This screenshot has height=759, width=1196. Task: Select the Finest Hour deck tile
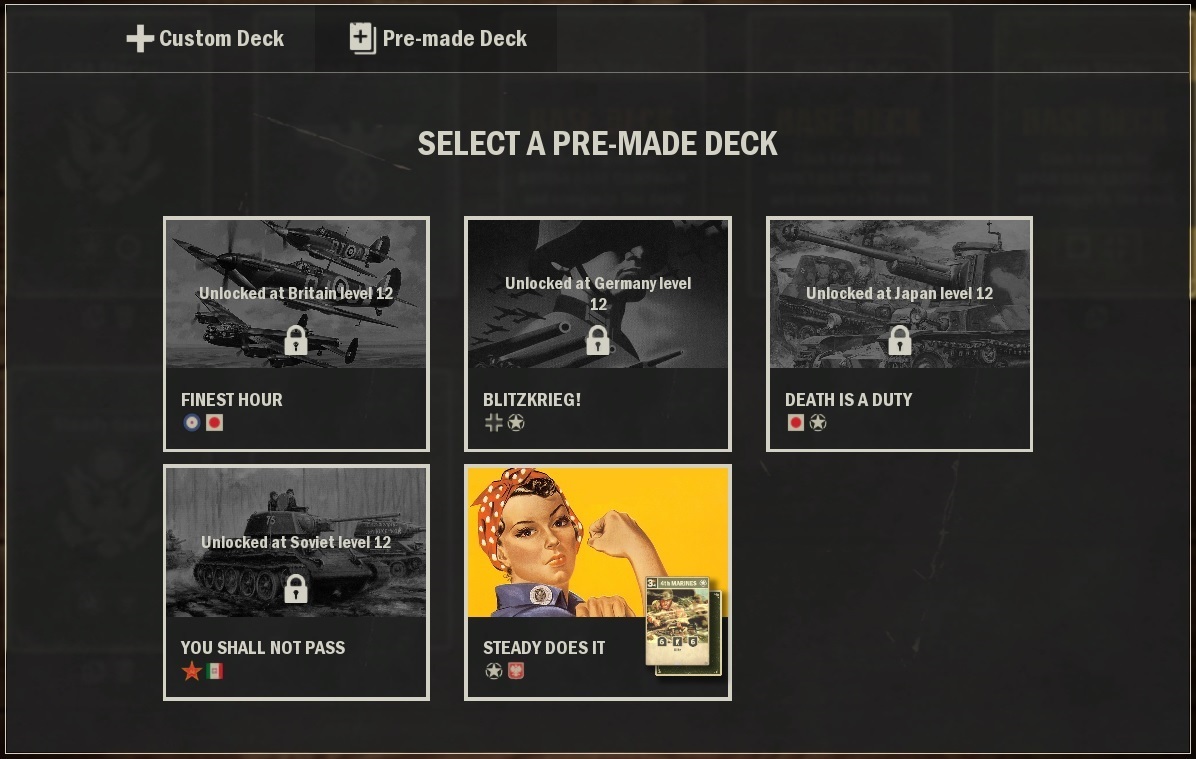pyautogui.click(x=296, y=333)
